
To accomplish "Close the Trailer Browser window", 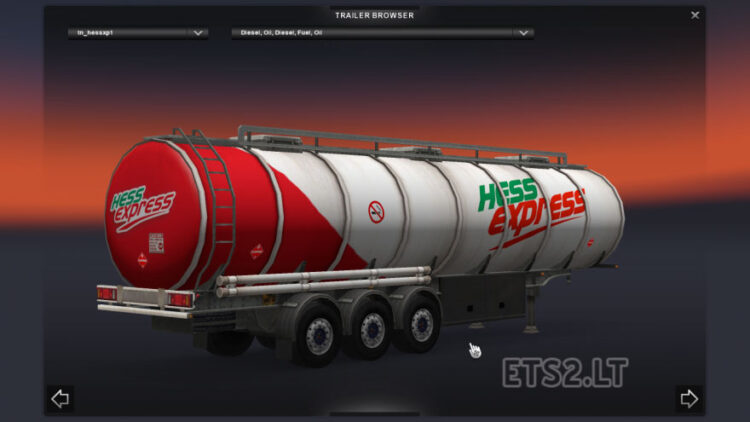I will (x=695, y=15).
